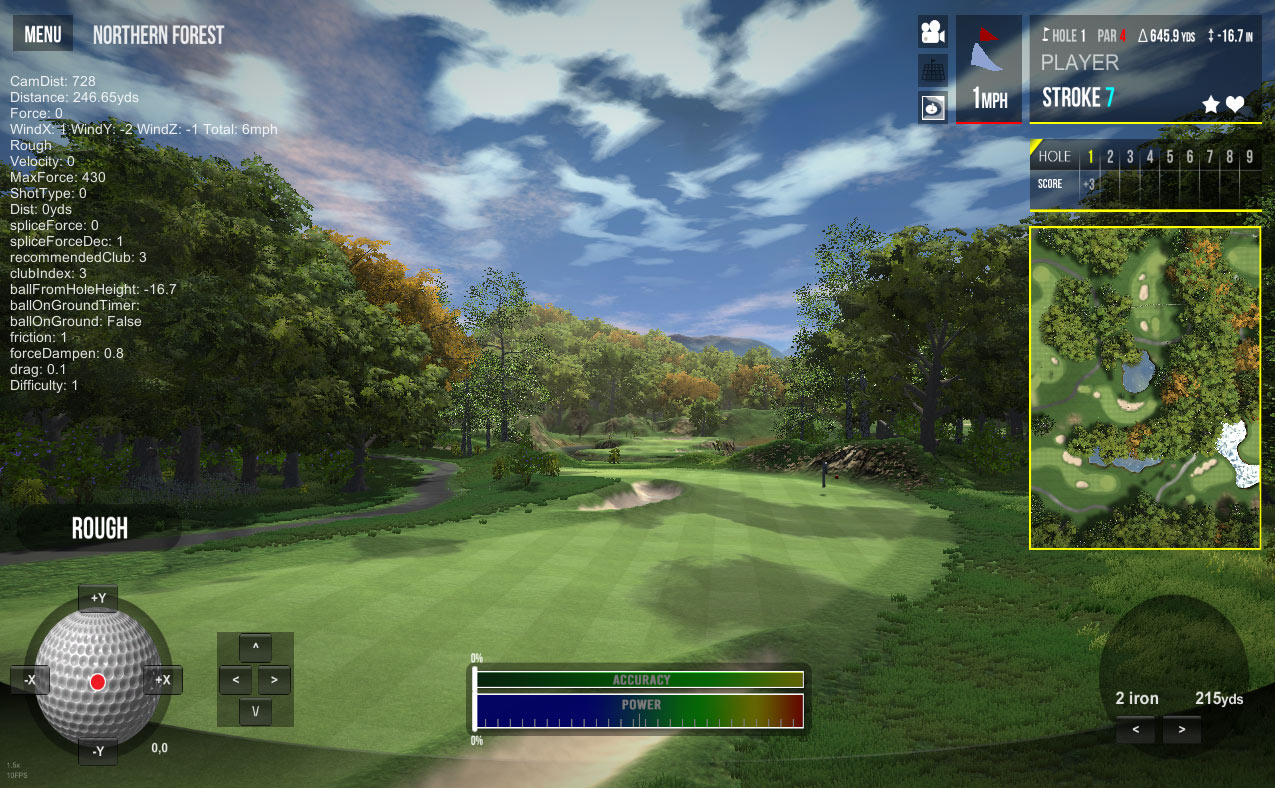1275x788 pixels.
Task: Select hole 2 on the scorecard
Action: 1110,157
